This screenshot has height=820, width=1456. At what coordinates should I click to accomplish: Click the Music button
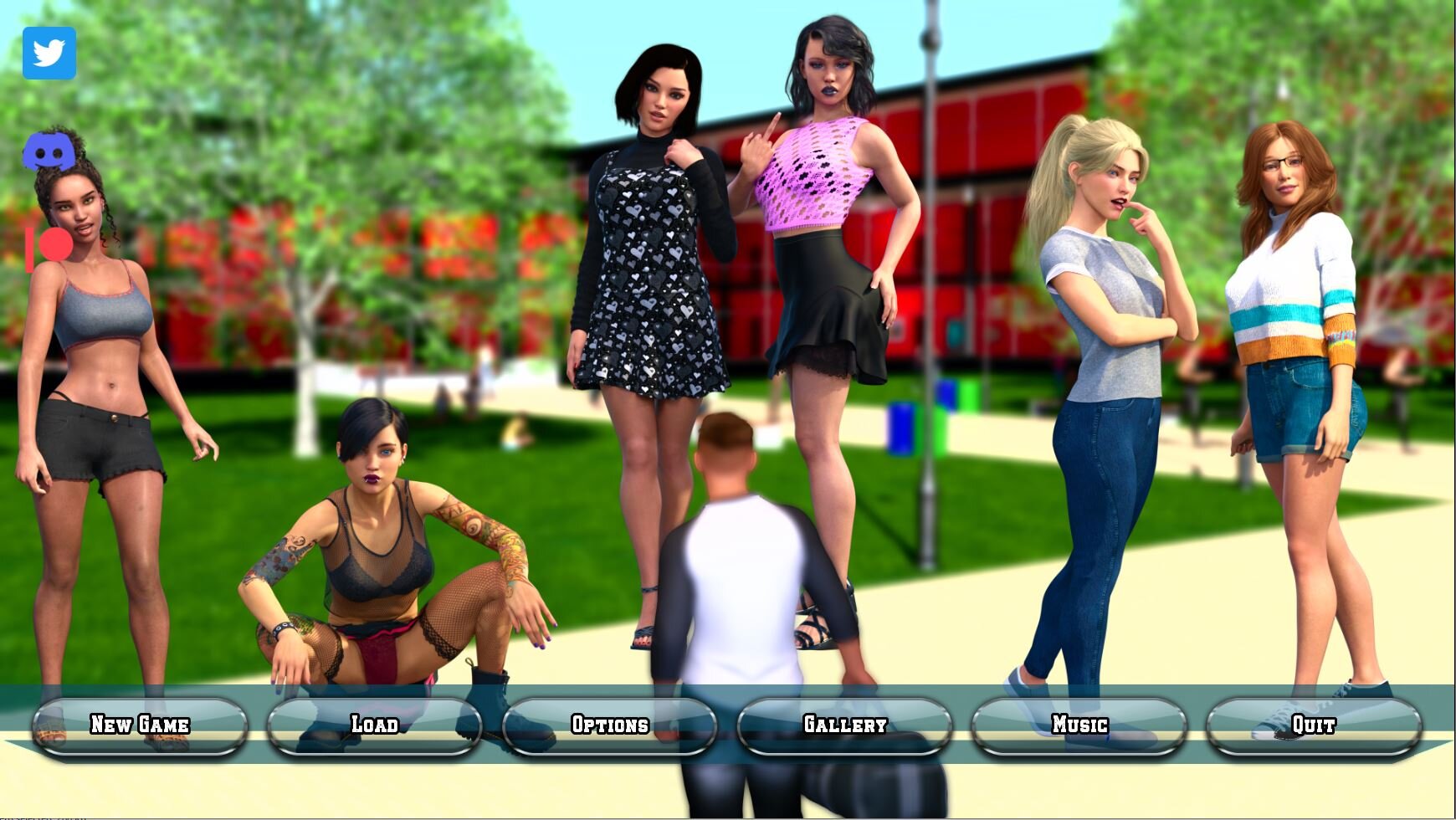point(1079,725)
